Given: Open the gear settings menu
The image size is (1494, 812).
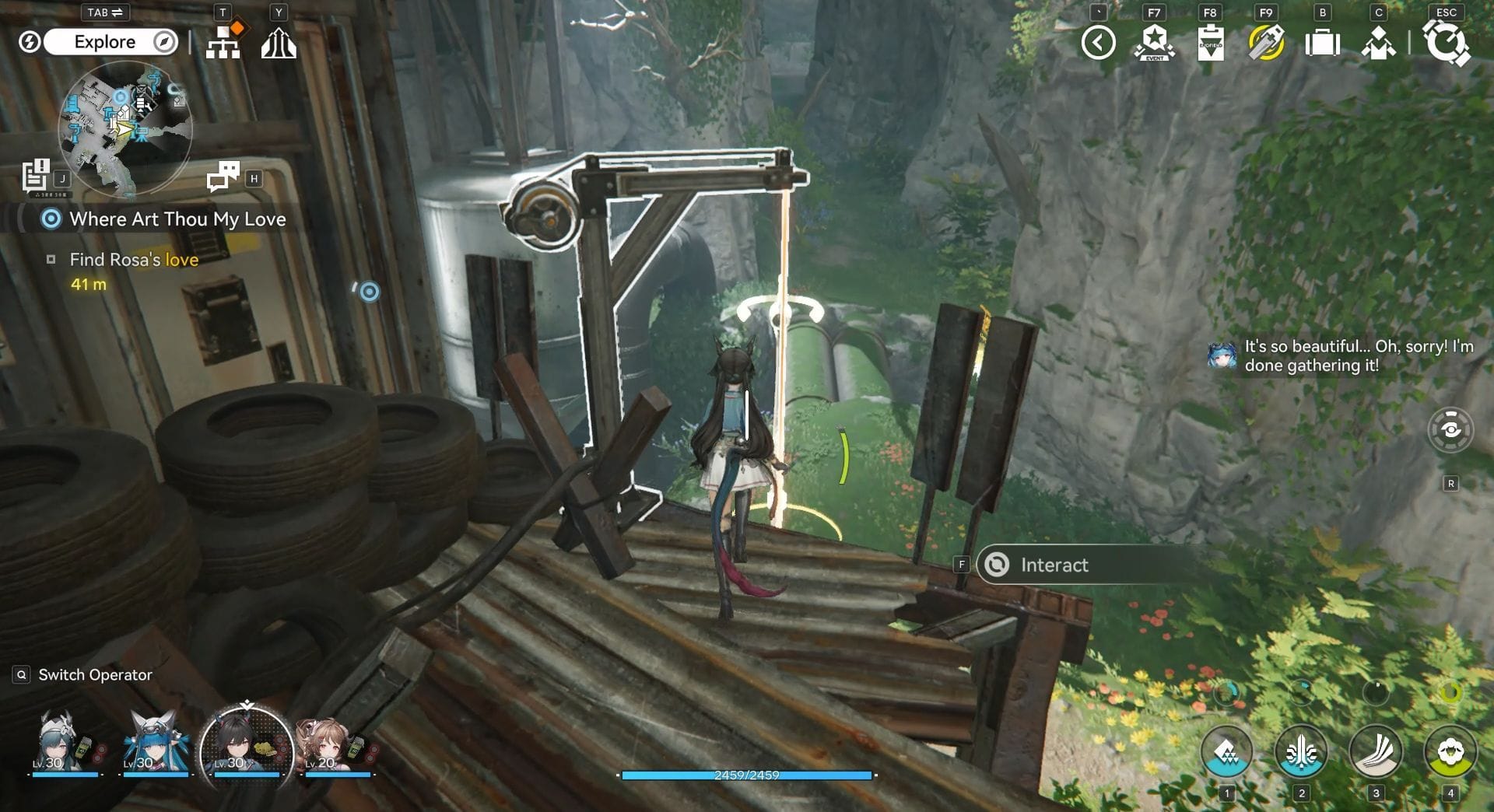Looking at the screenshot, I should pyautogui.click(x=1446, y=43).
